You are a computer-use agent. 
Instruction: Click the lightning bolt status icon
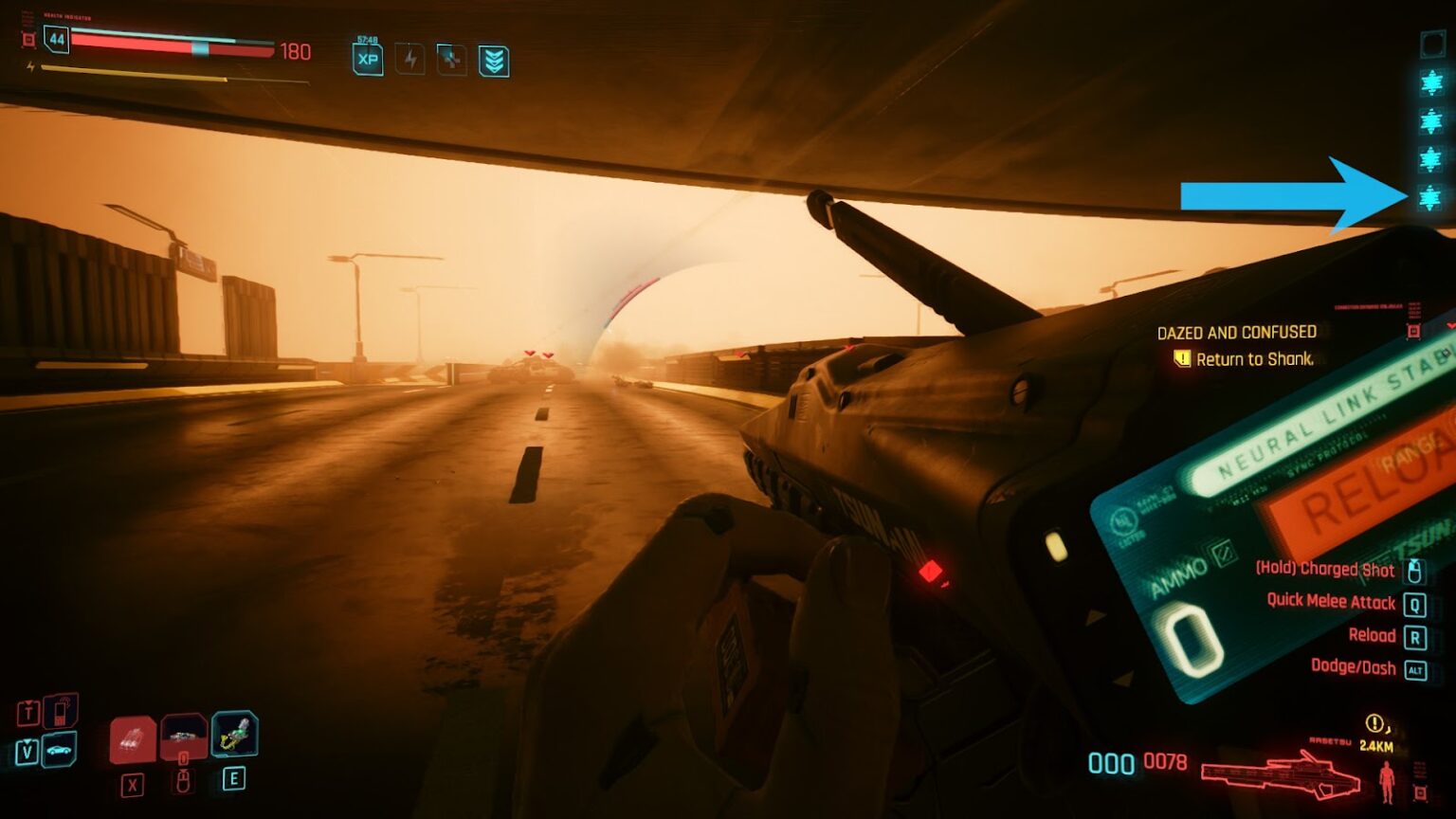coord(409,59)
